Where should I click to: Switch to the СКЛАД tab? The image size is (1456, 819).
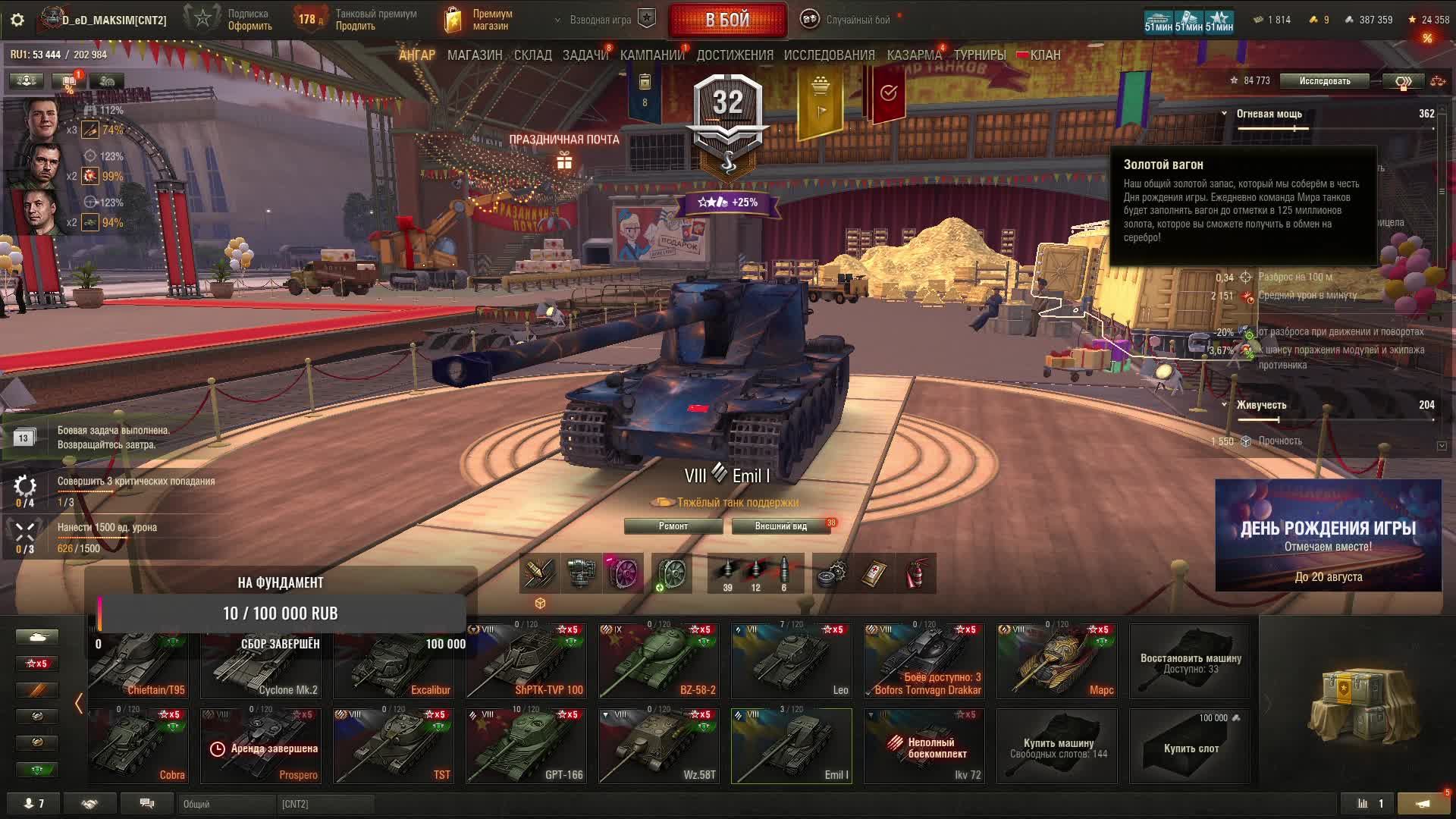532,55
